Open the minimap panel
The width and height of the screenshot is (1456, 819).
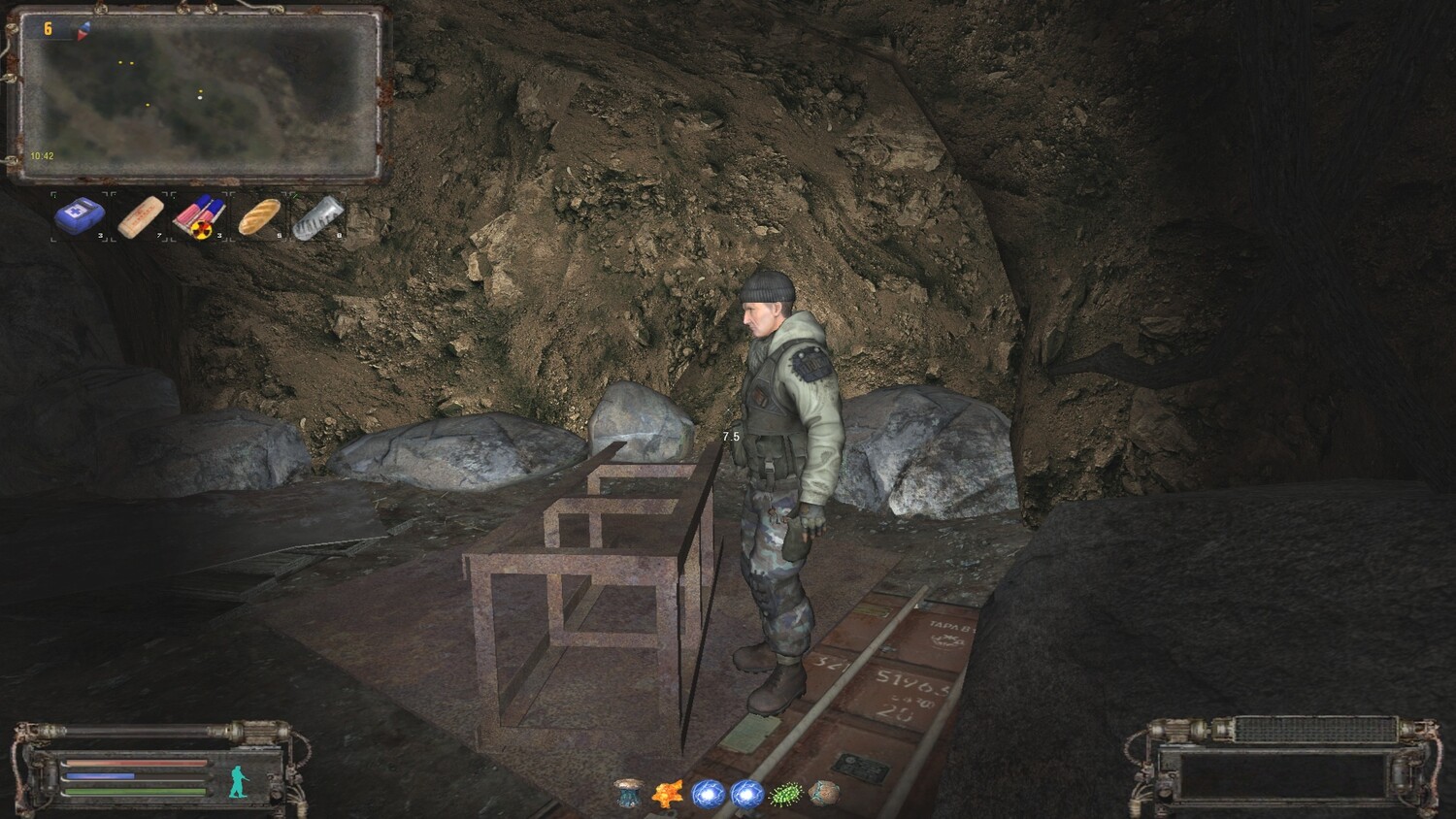(x=198, y=97)
